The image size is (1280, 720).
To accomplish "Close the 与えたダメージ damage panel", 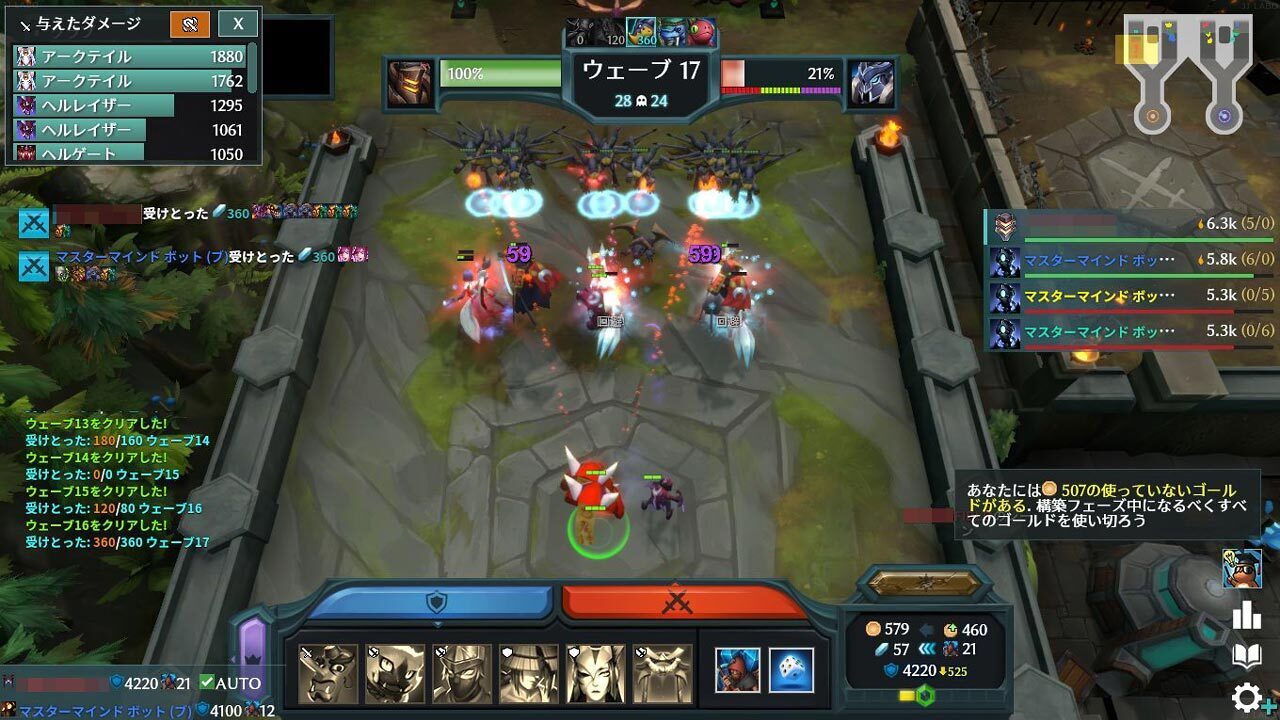I will point(237,23).
